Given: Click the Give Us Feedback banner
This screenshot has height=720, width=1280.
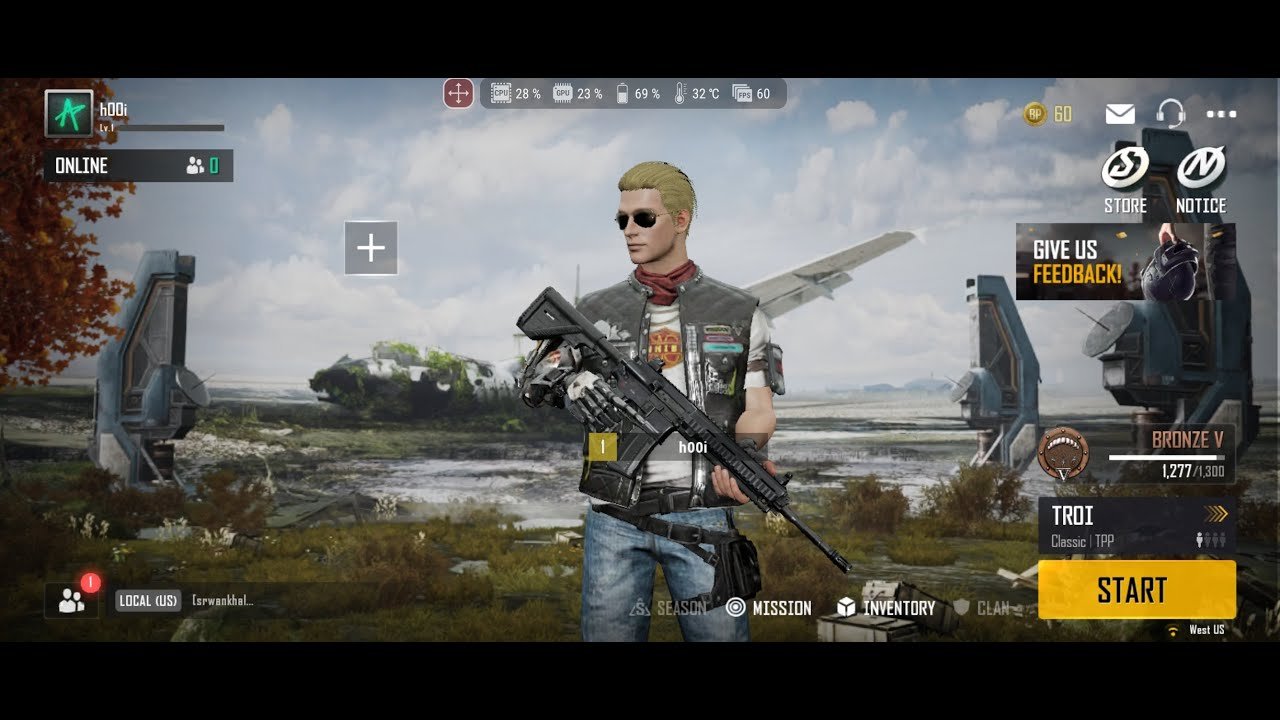Looking at the screenshot, I should click(x=1125, y=261).
